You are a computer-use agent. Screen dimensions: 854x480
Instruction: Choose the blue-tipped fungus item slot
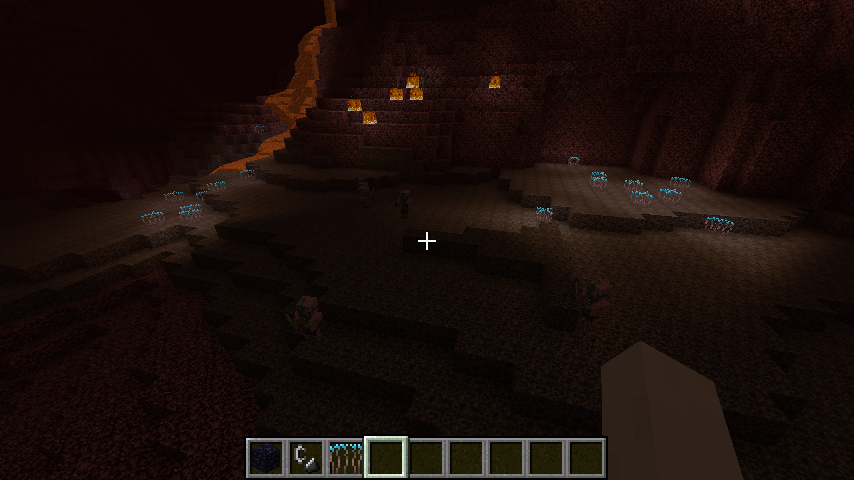(345, 458)
